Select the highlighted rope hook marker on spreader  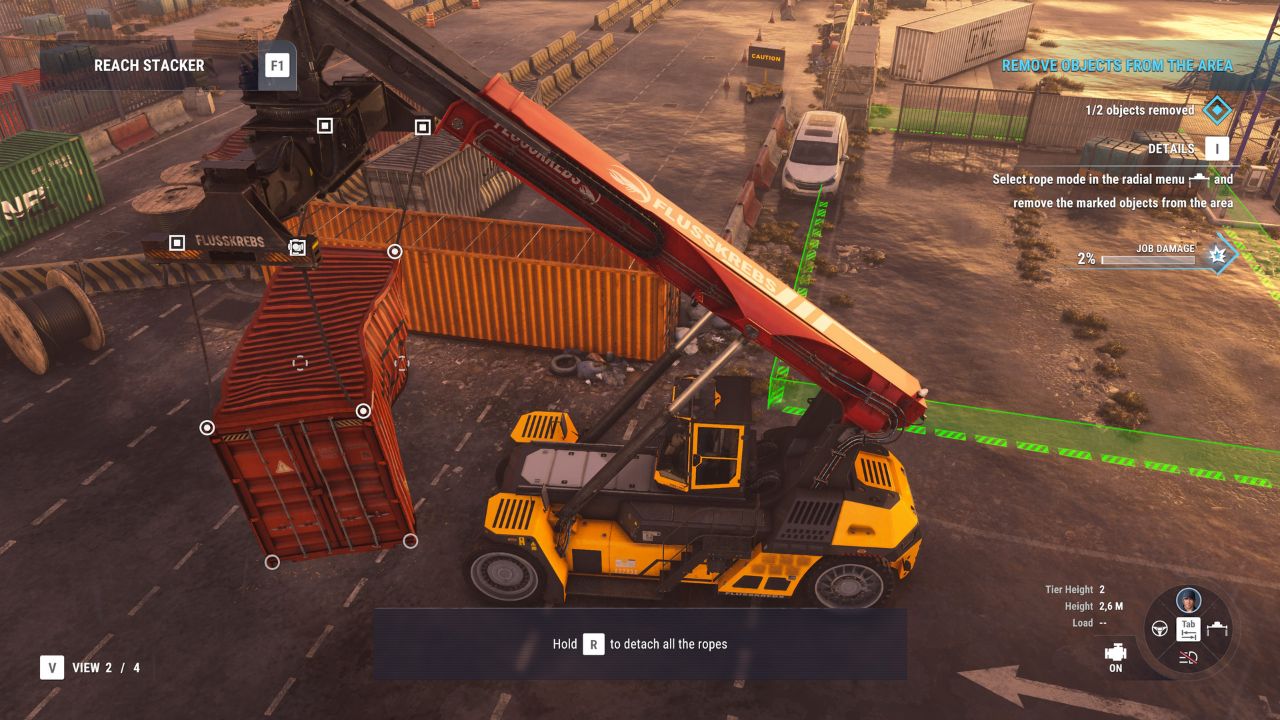click(297, 247)
